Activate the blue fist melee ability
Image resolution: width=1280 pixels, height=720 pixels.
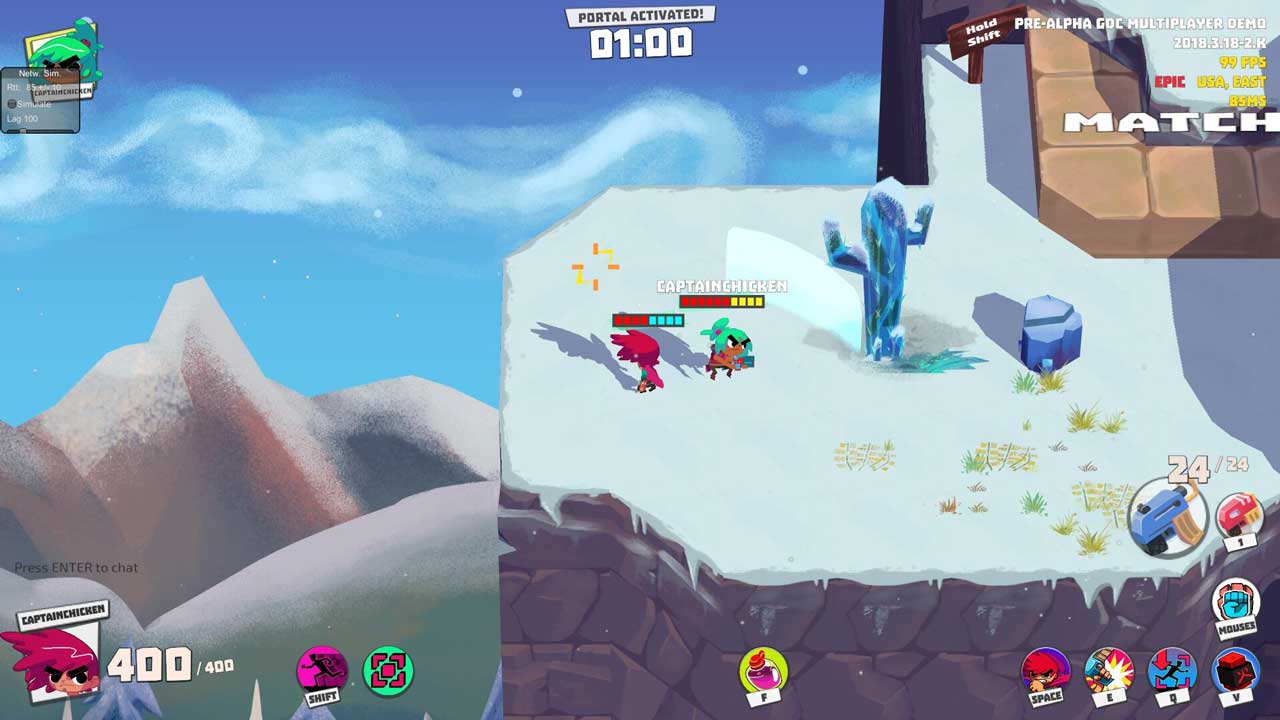(1236, 602)
